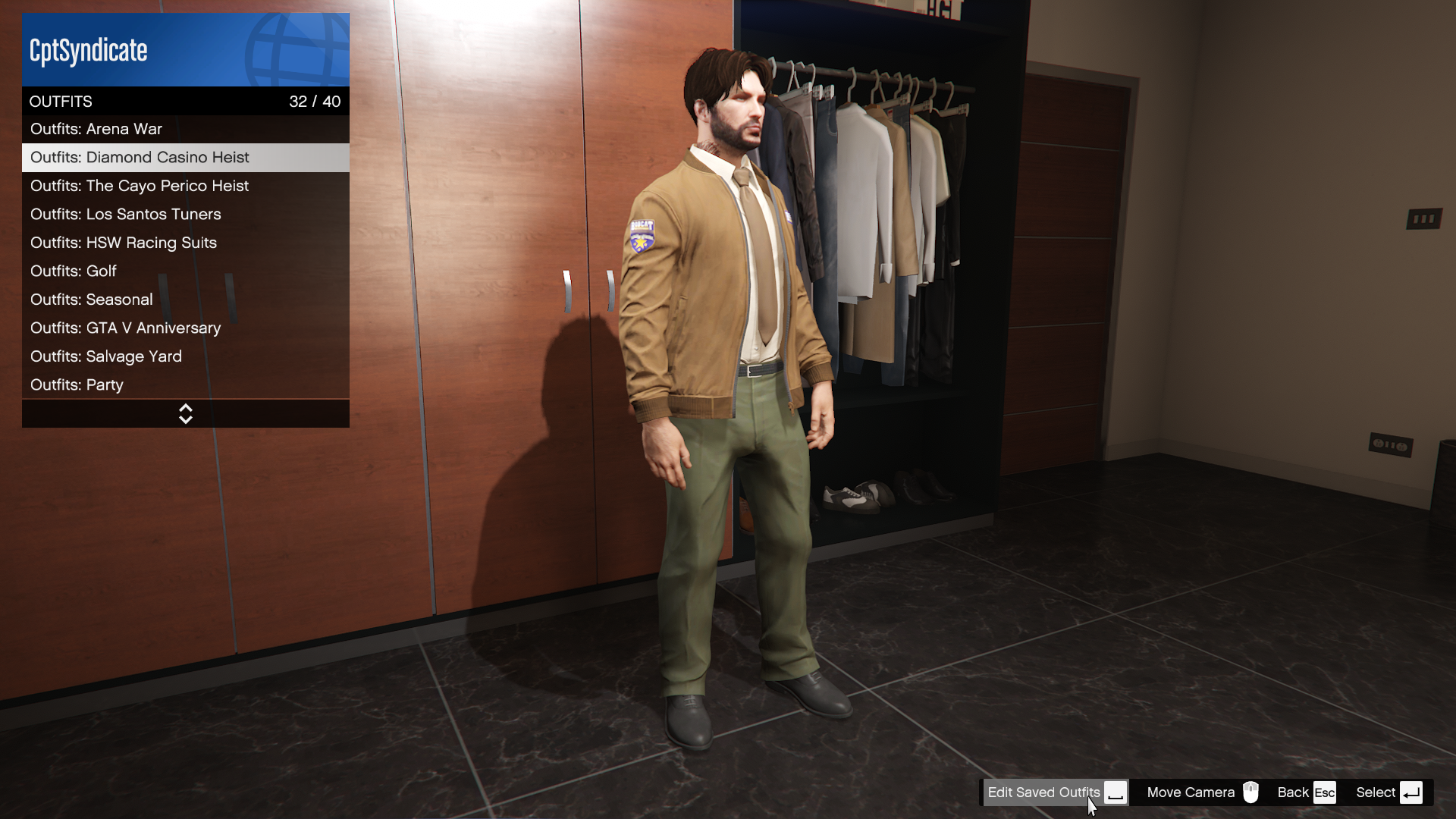Viewport: 1456px width, 819px height.
Task: Click the key icon after Edit Saved Outfits
Action: 1116,793
